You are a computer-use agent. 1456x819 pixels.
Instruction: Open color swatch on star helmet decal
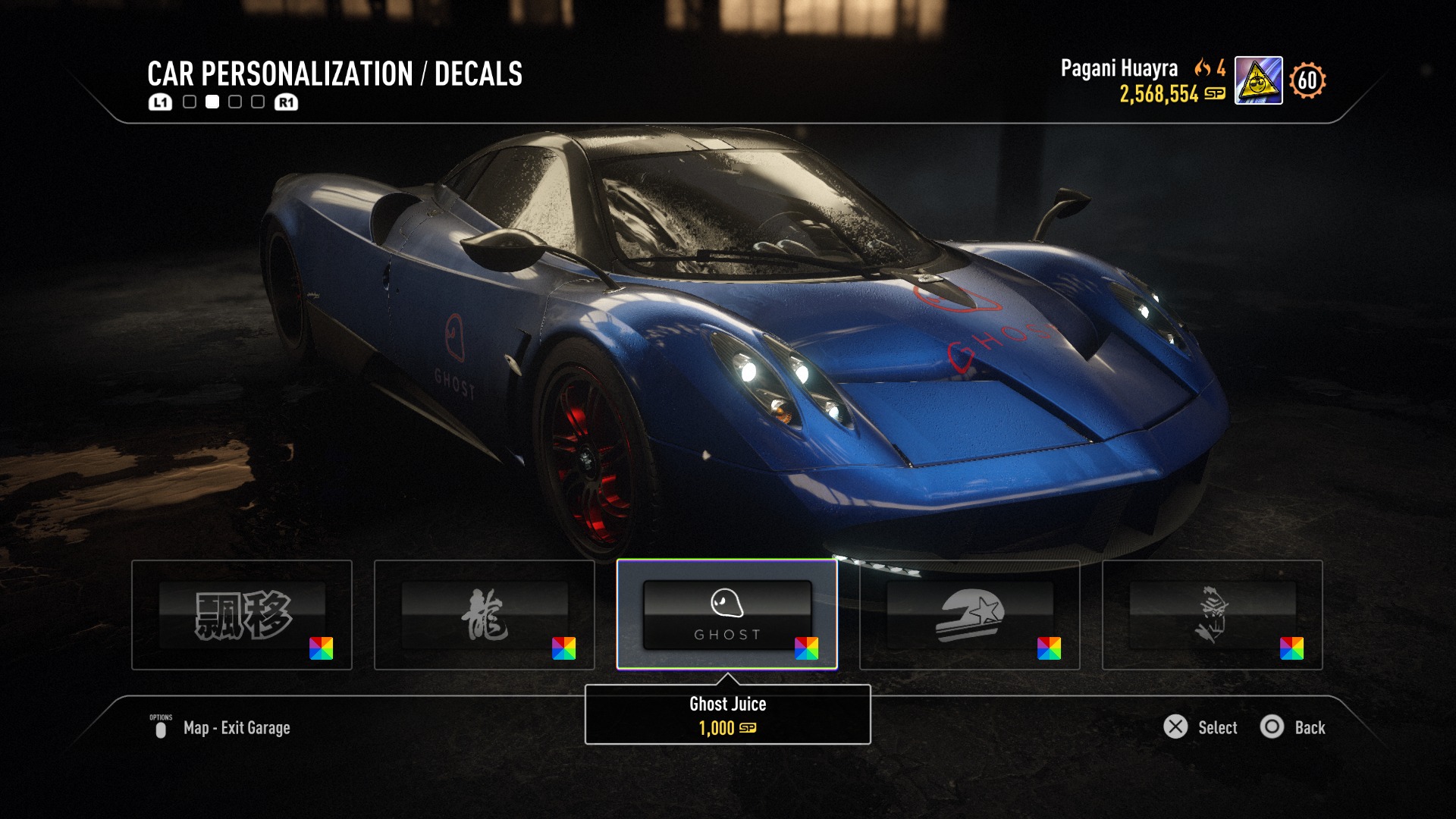click(x=1049, y=648)
